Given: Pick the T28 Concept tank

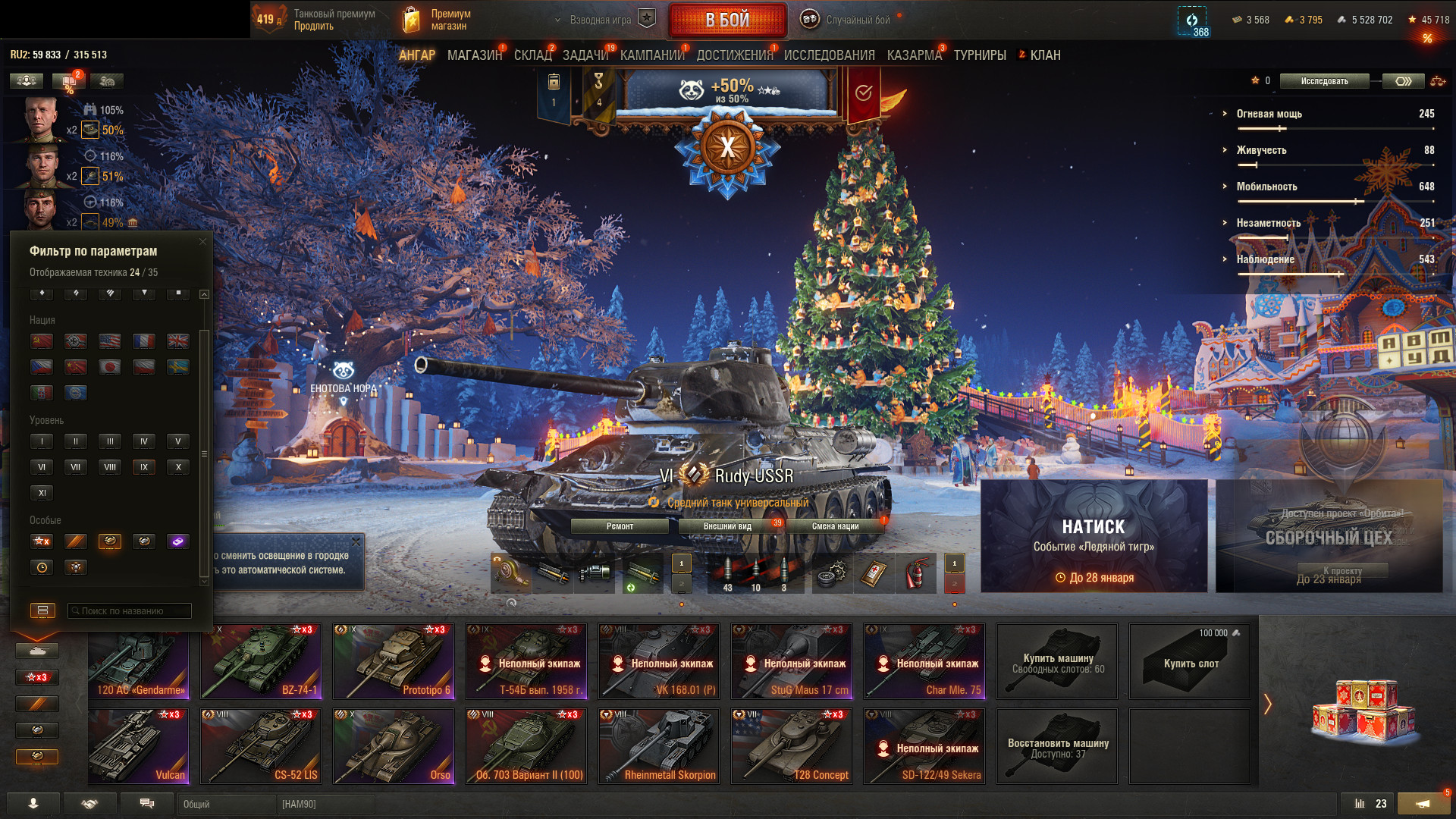Looking at the screenshot, I should click(x=792, y=745).
